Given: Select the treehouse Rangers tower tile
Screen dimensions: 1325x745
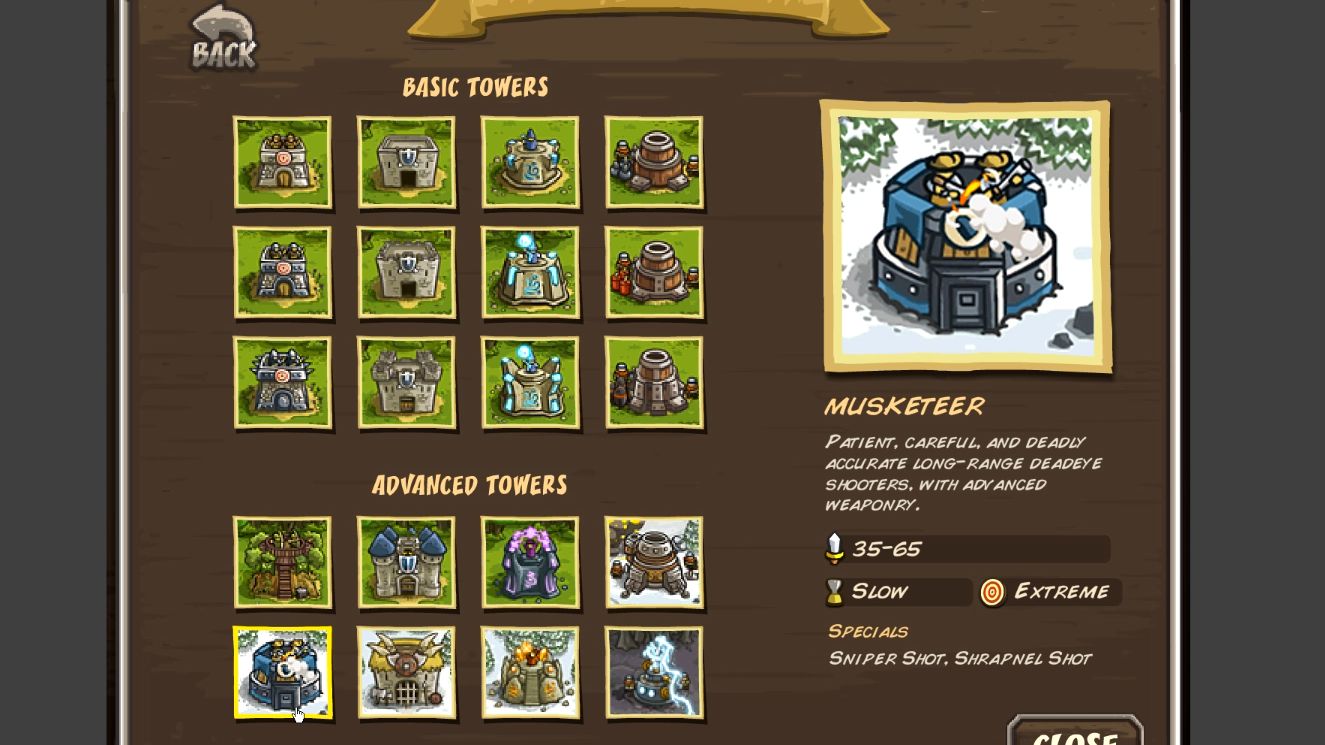Looking at the screenshot, I should pyautogui.click(x=282, y=562).
